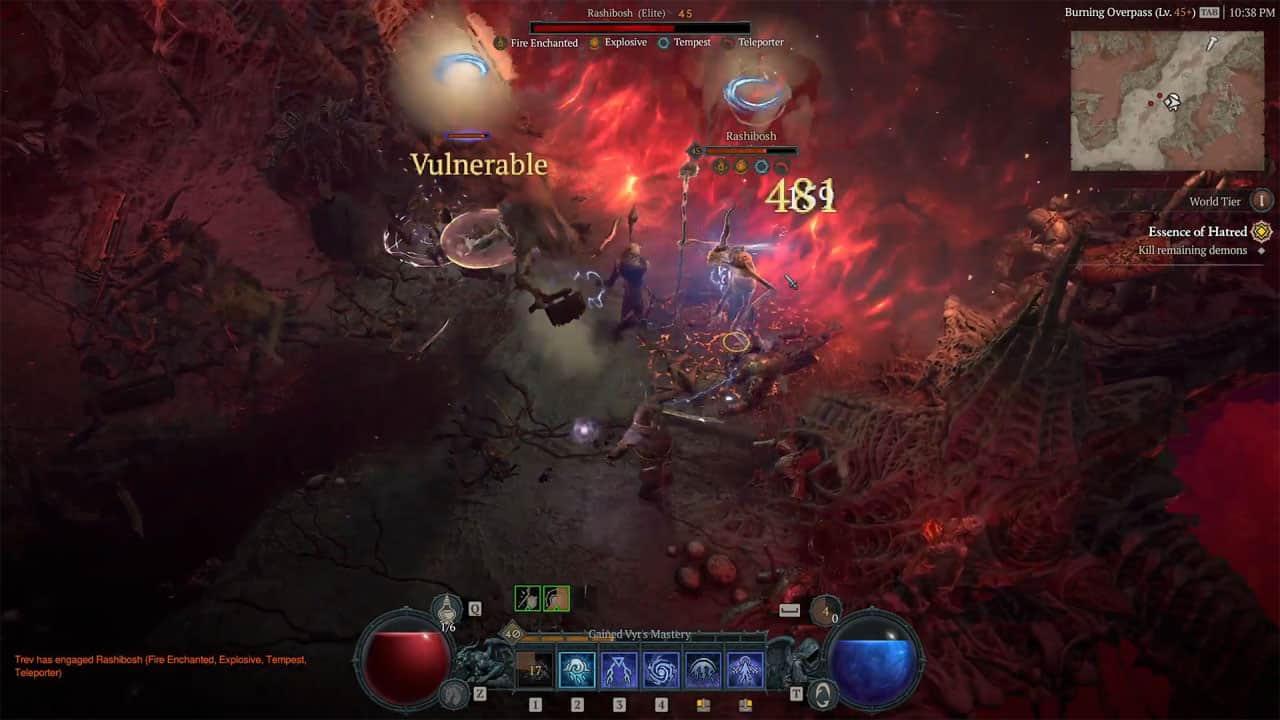The height and width of the screenshot is (720, 1280).
Task: Use the domed jellyfish-shaped skill
Action: (x=703, y=670)
